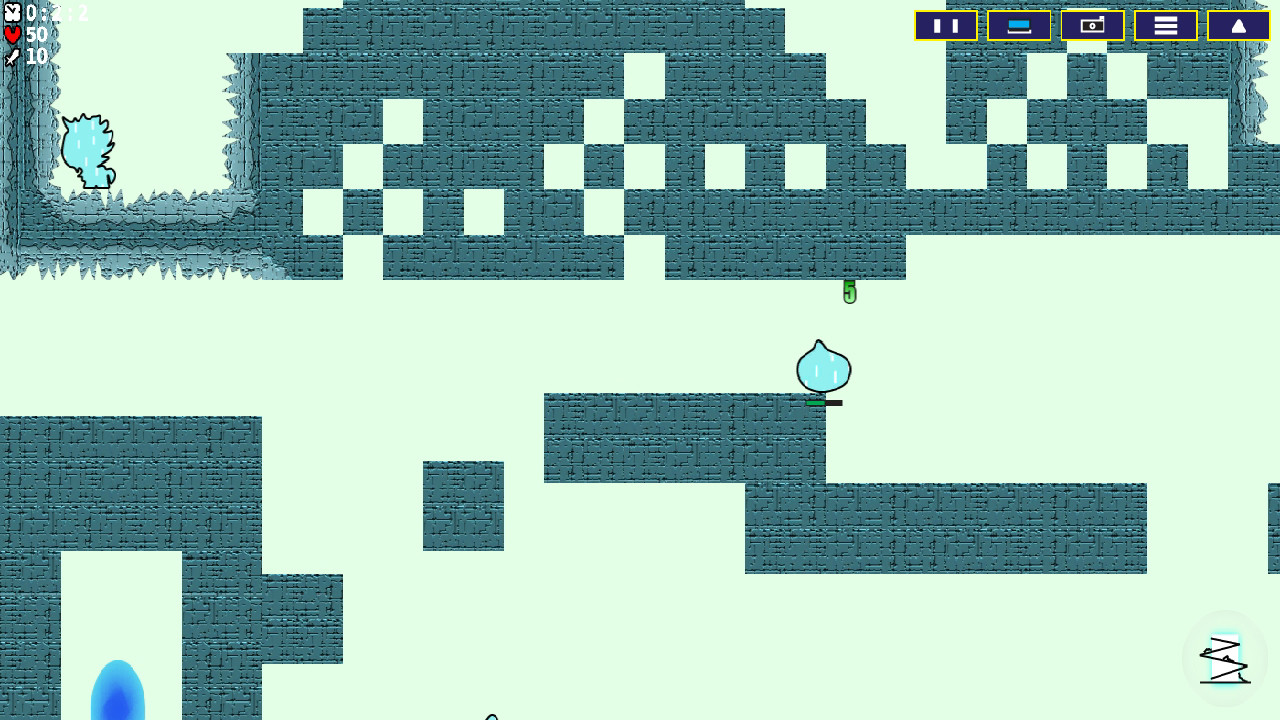Click the slime player character
The image size is (1280, 720).
[822, 368]
